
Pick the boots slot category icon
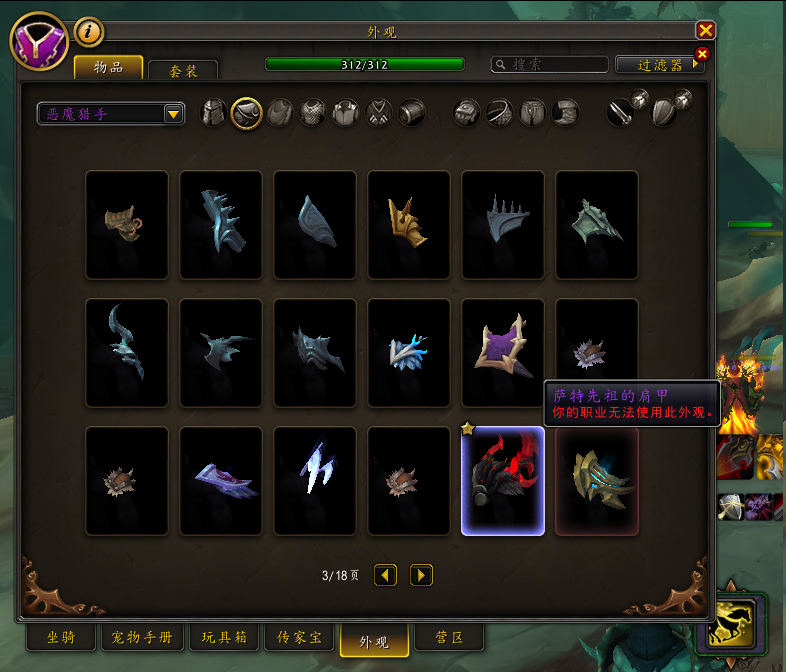[565, 113]
